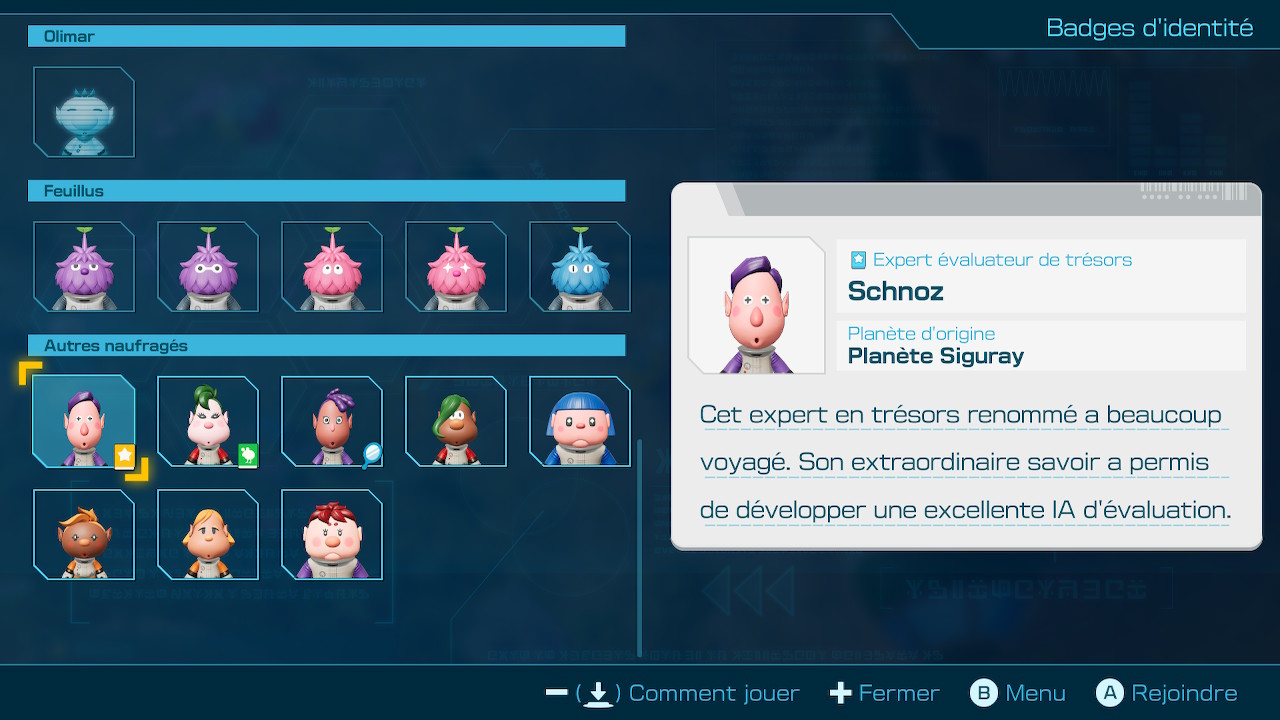This screenshot has height=720, width=1280.
Task: Pick the purple leafling wearing round glasses
Action: (208, 266)
